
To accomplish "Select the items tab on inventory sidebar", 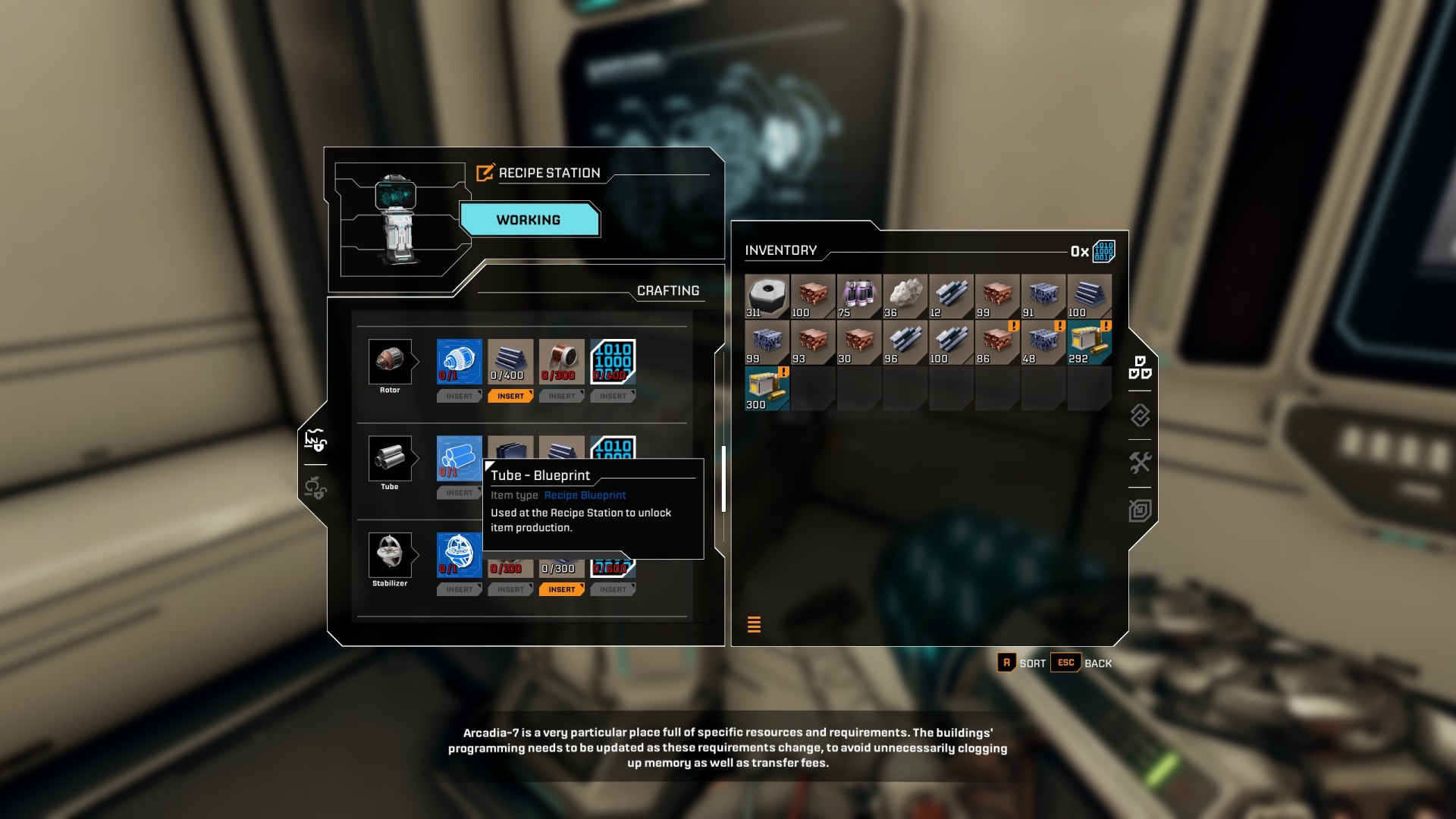I will [1142, 370].
